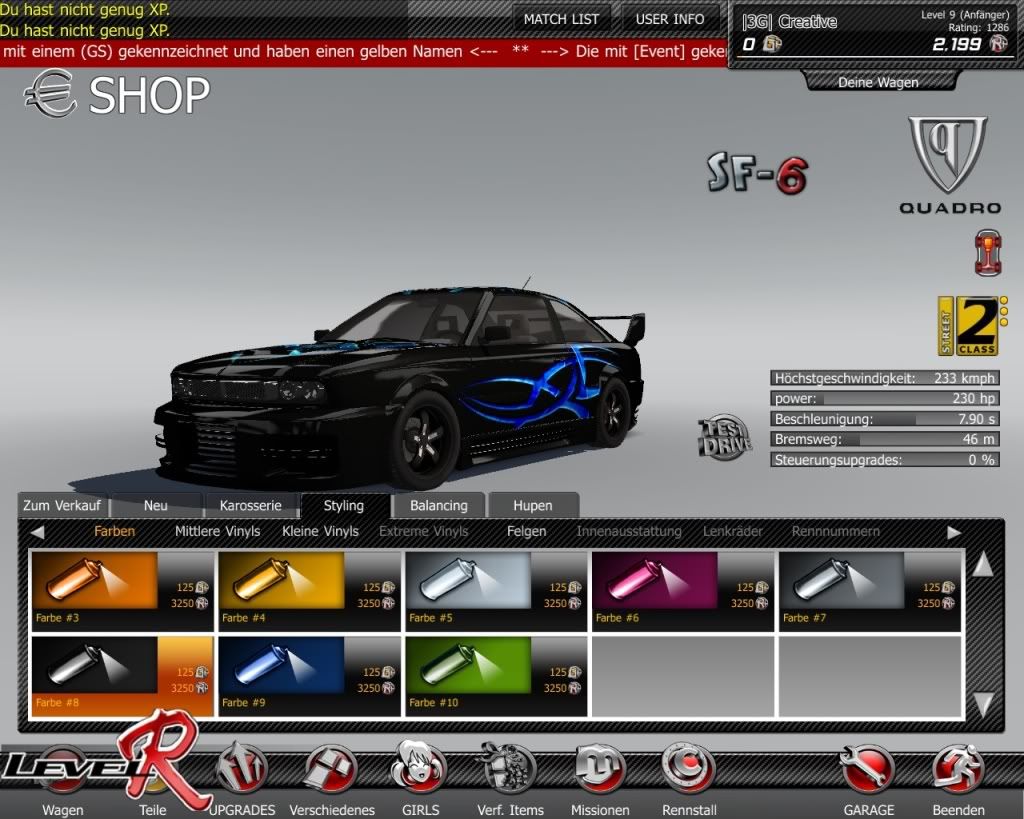Image resolution: width=1024 pixels, height=819 pixels.
Task: Open the UPGRADES section
Action: [243, 775]
